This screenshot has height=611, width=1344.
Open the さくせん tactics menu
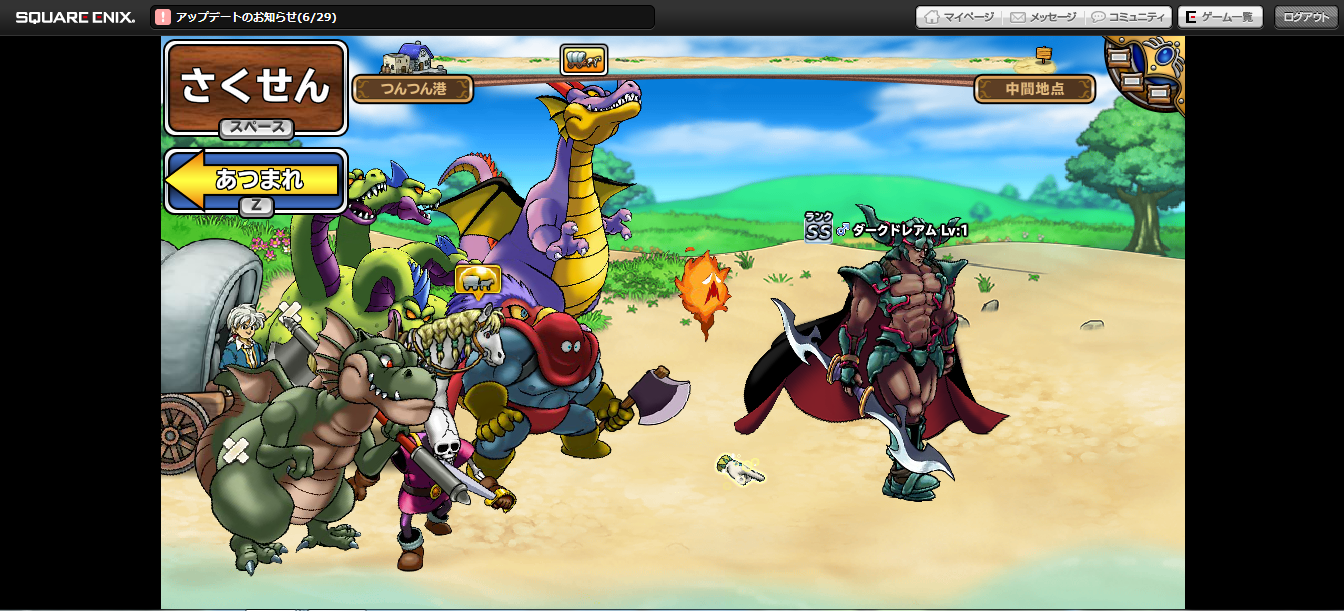tap(255, 87)
